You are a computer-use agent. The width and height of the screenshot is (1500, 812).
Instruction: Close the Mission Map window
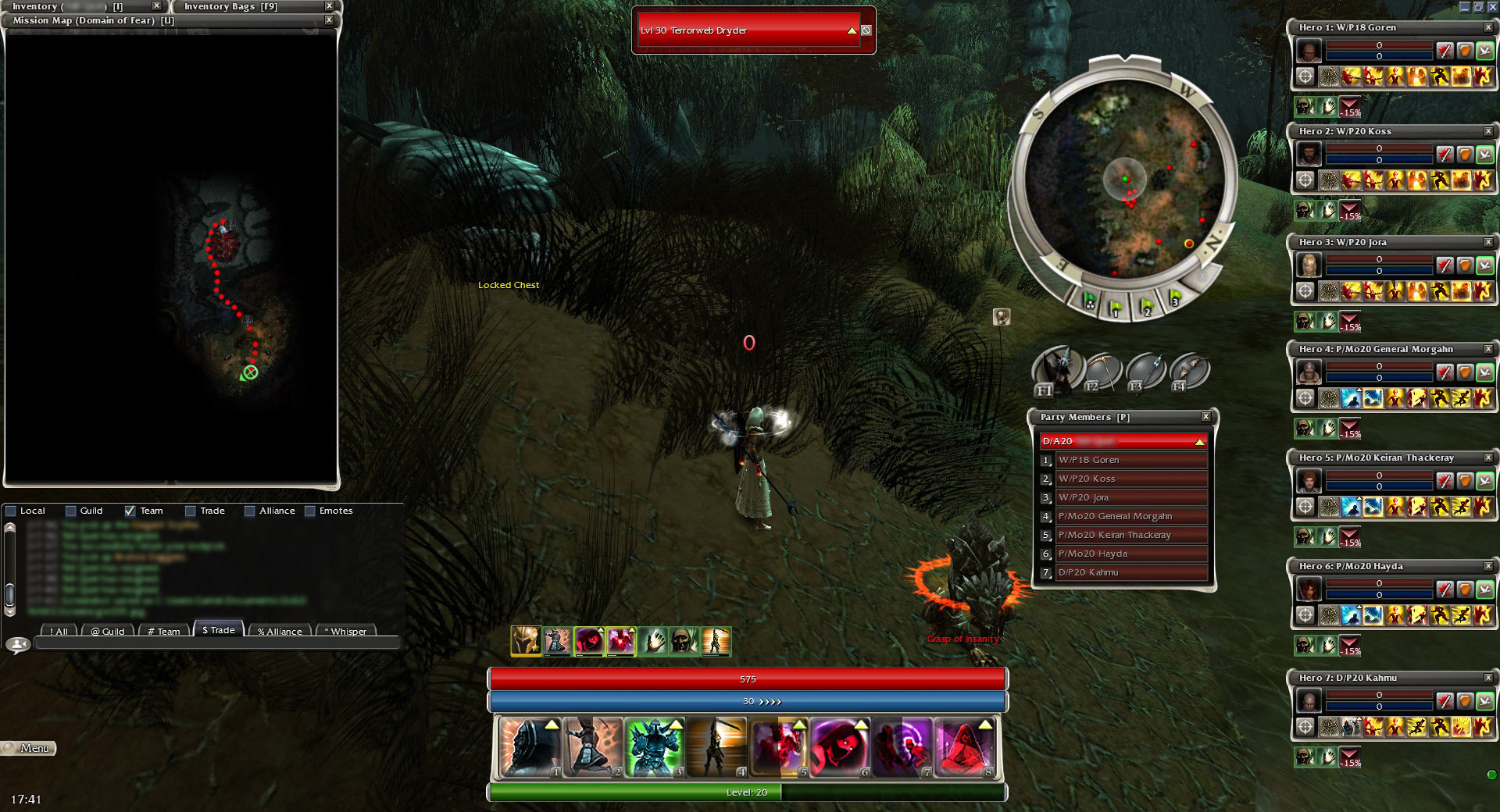coord(329,20)
